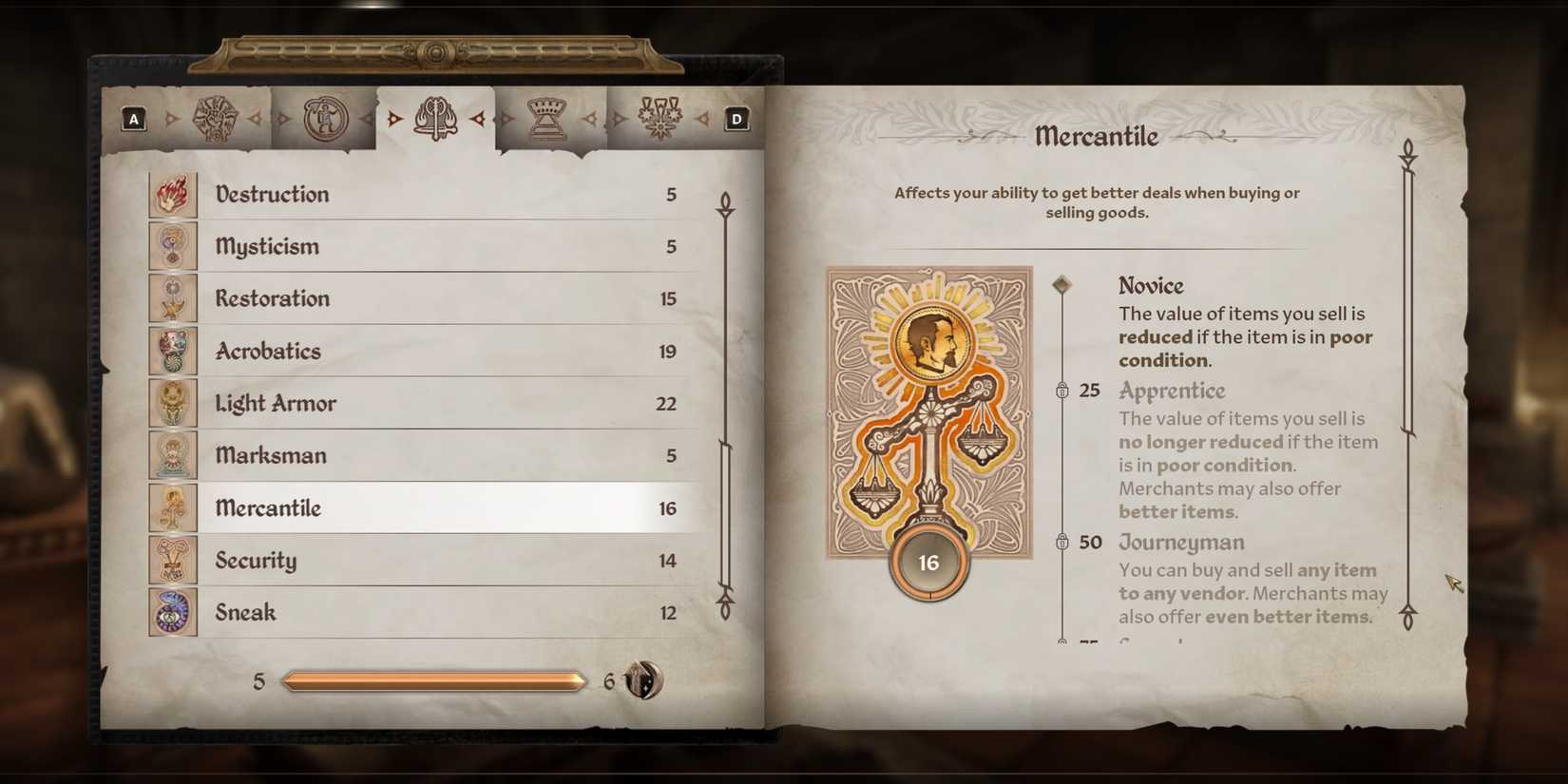Select the Destruction flame icon
1568x784 pixels.
click(172, 194)
